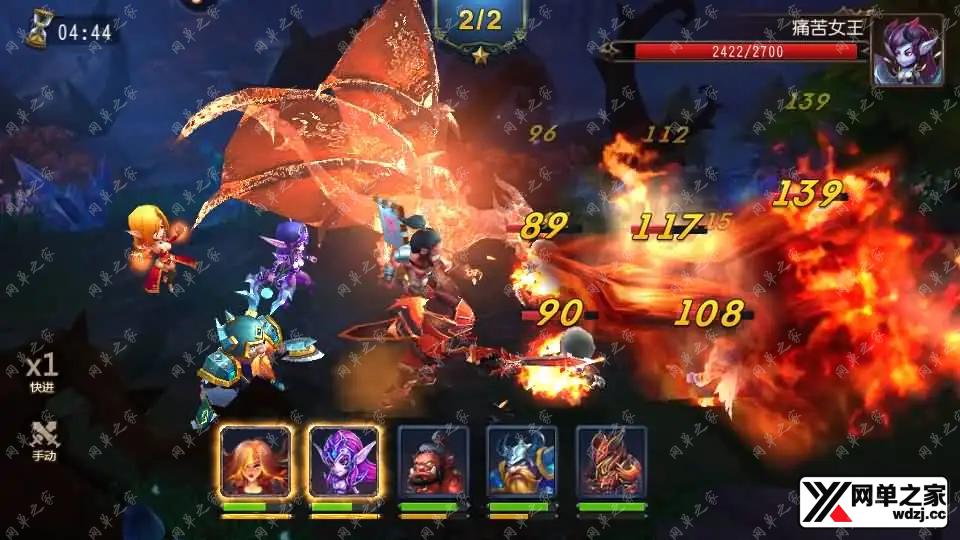
Task: Select the red-faced bearded brute hero portrait
Action: (x=433, y=461)
